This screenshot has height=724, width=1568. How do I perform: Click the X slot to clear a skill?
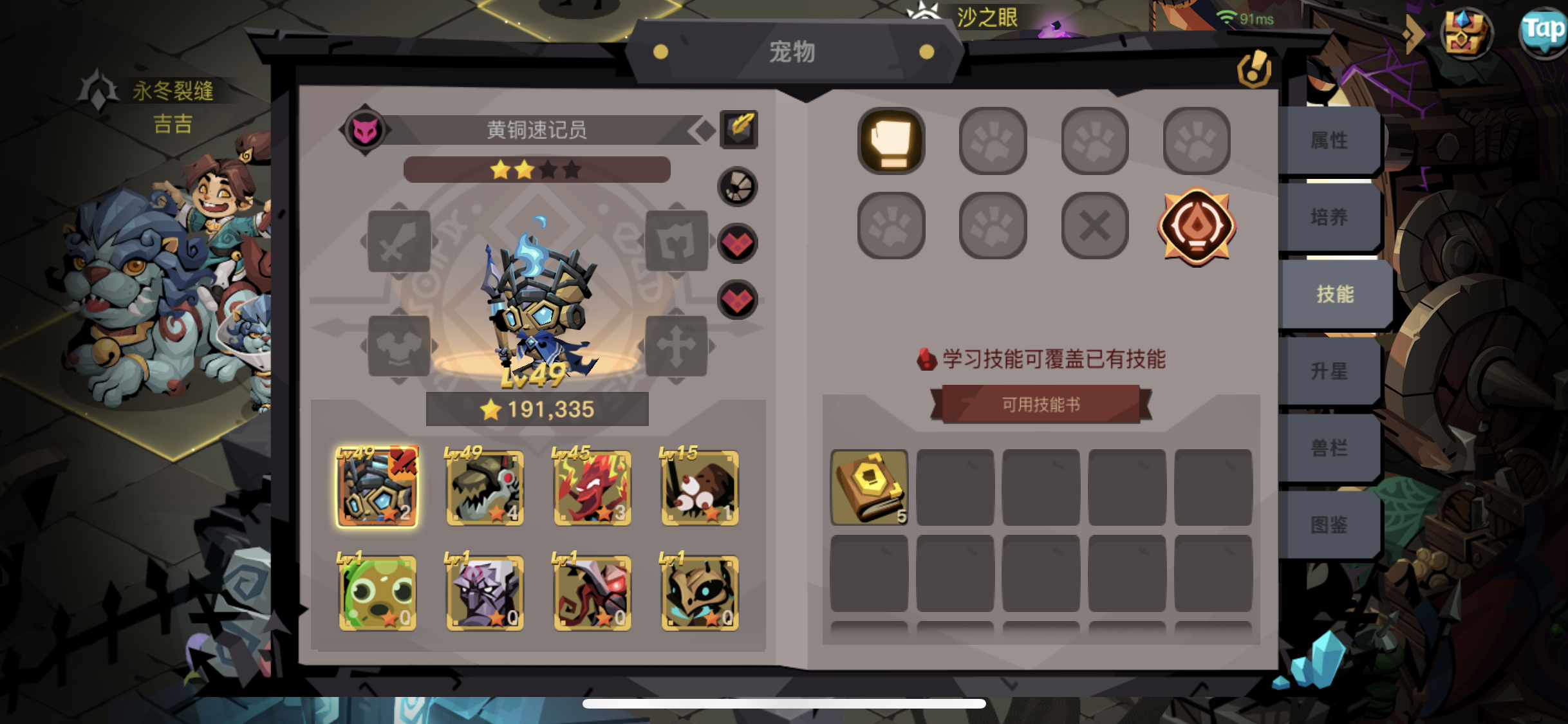(1094, 225)
